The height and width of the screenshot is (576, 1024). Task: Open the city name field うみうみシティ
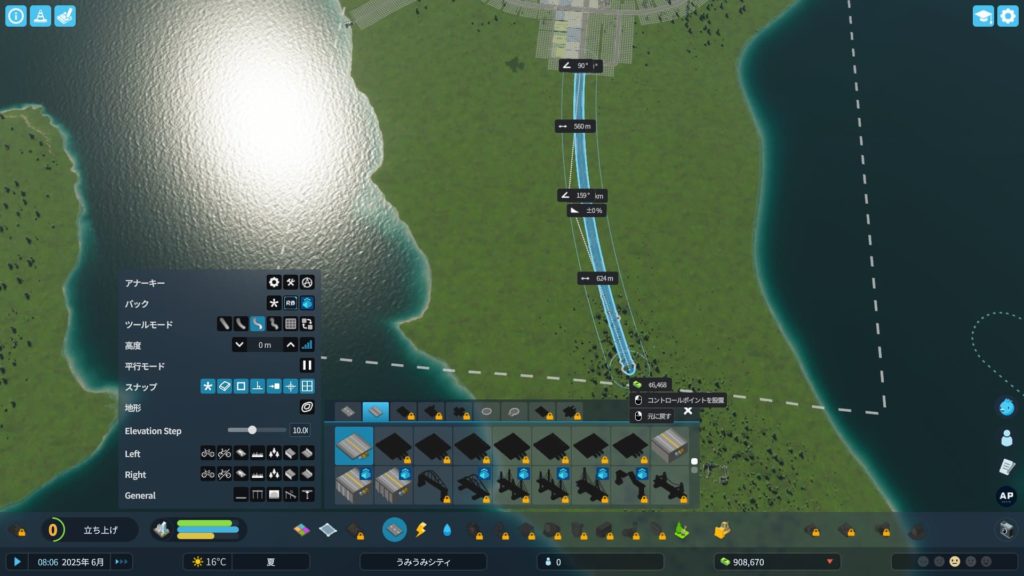[x=423, y=562]
